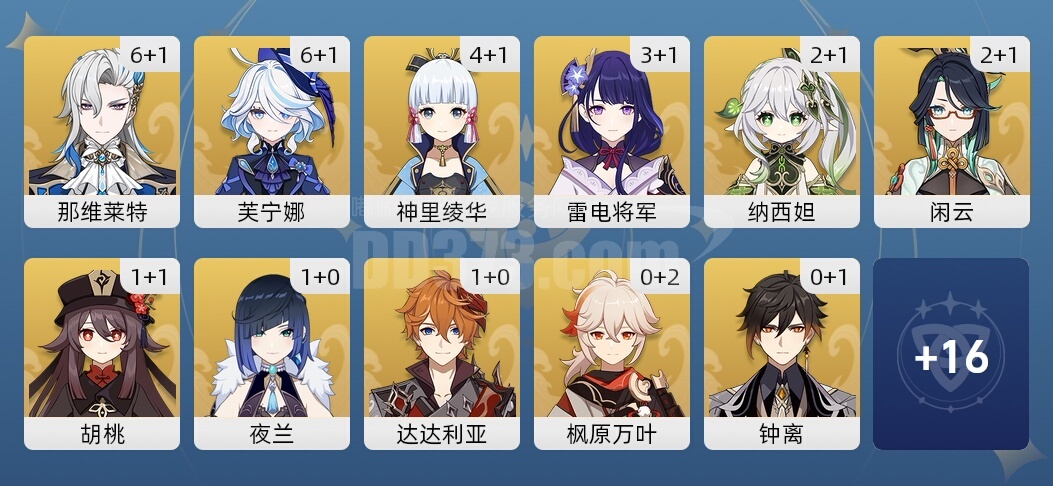
Task: Select the 钟离 character card
Action: pos(782,353)
